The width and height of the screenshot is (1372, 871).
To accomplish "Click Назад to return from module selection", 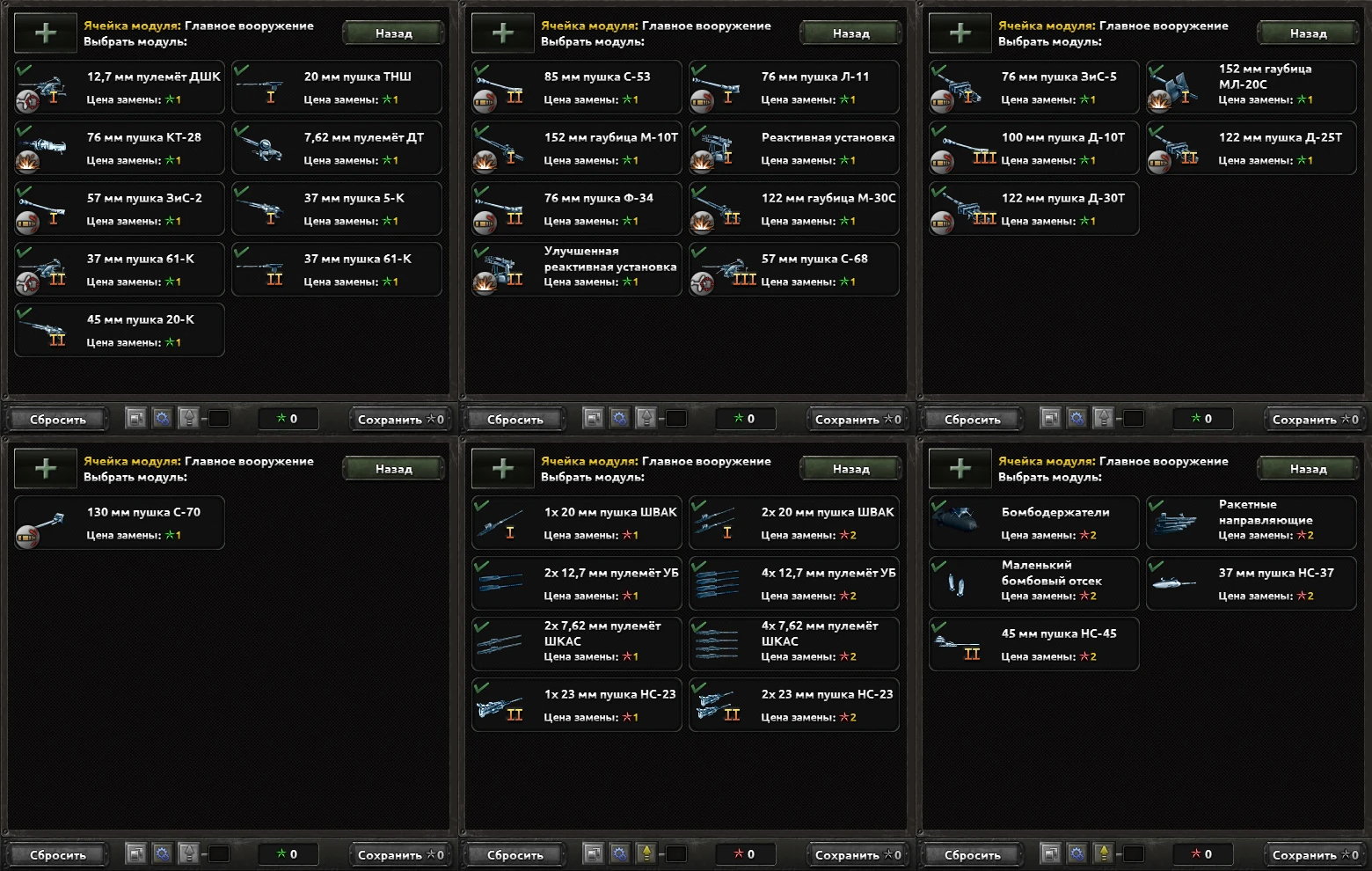I will [392, 33].
